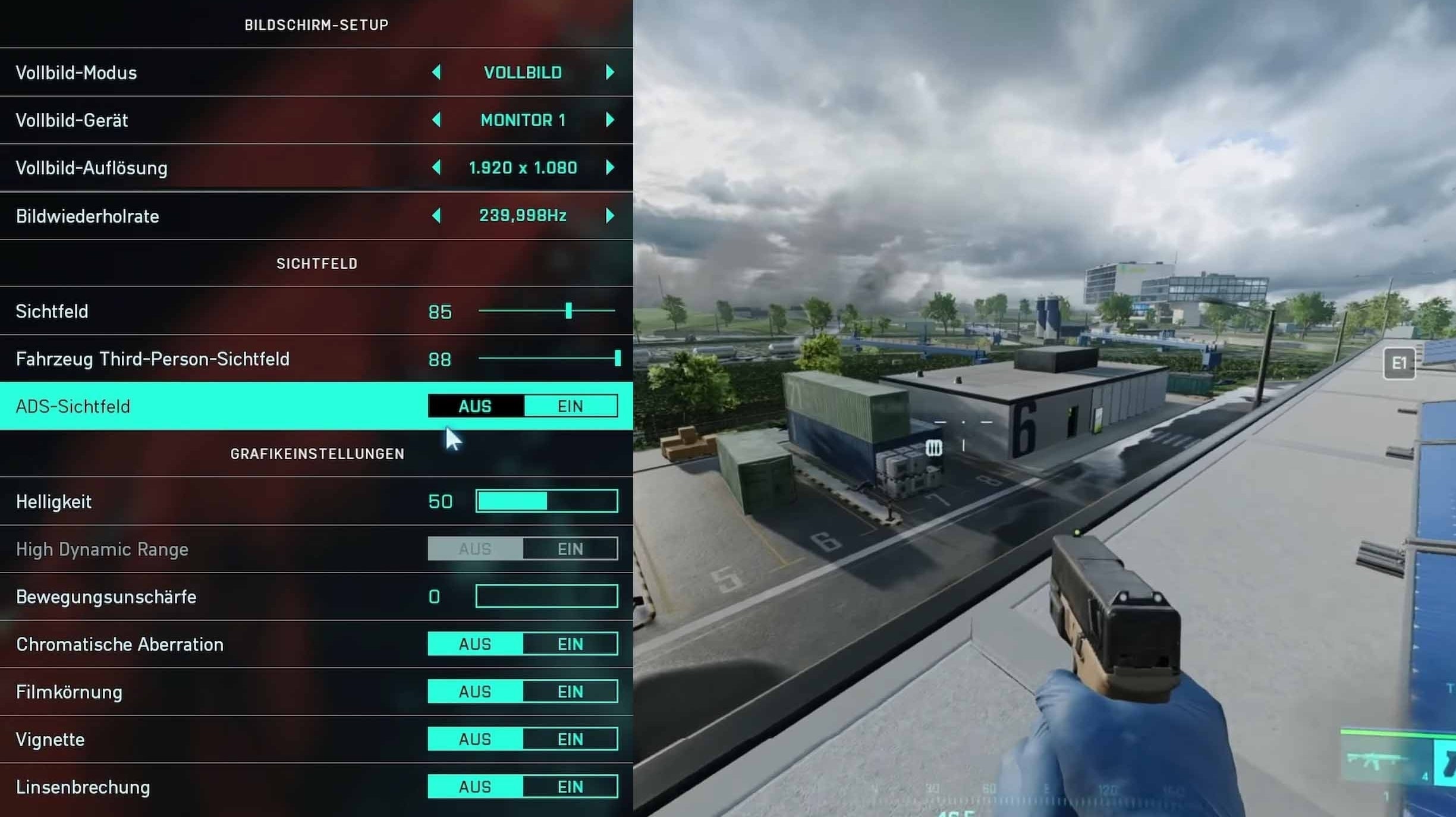1456x817 pixels.
Task: Click the right arrow beside Vollbild-Gerät
Action: tap(610, 120)
